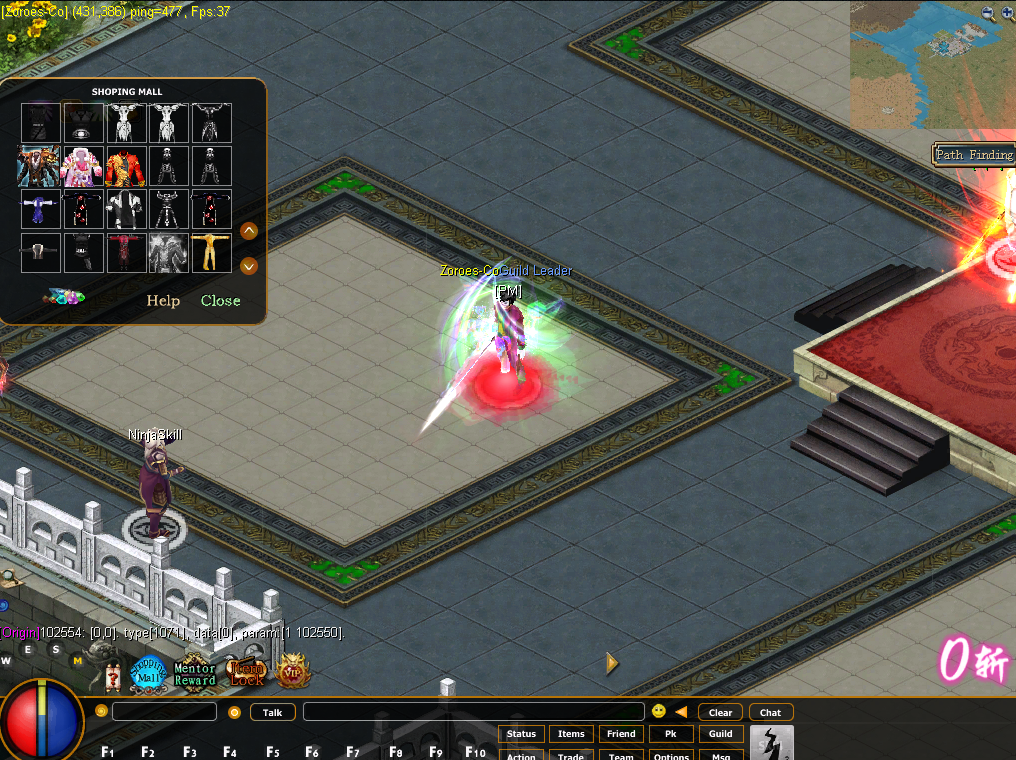Open Help in the Shoping Mall panel

point(163,301)
